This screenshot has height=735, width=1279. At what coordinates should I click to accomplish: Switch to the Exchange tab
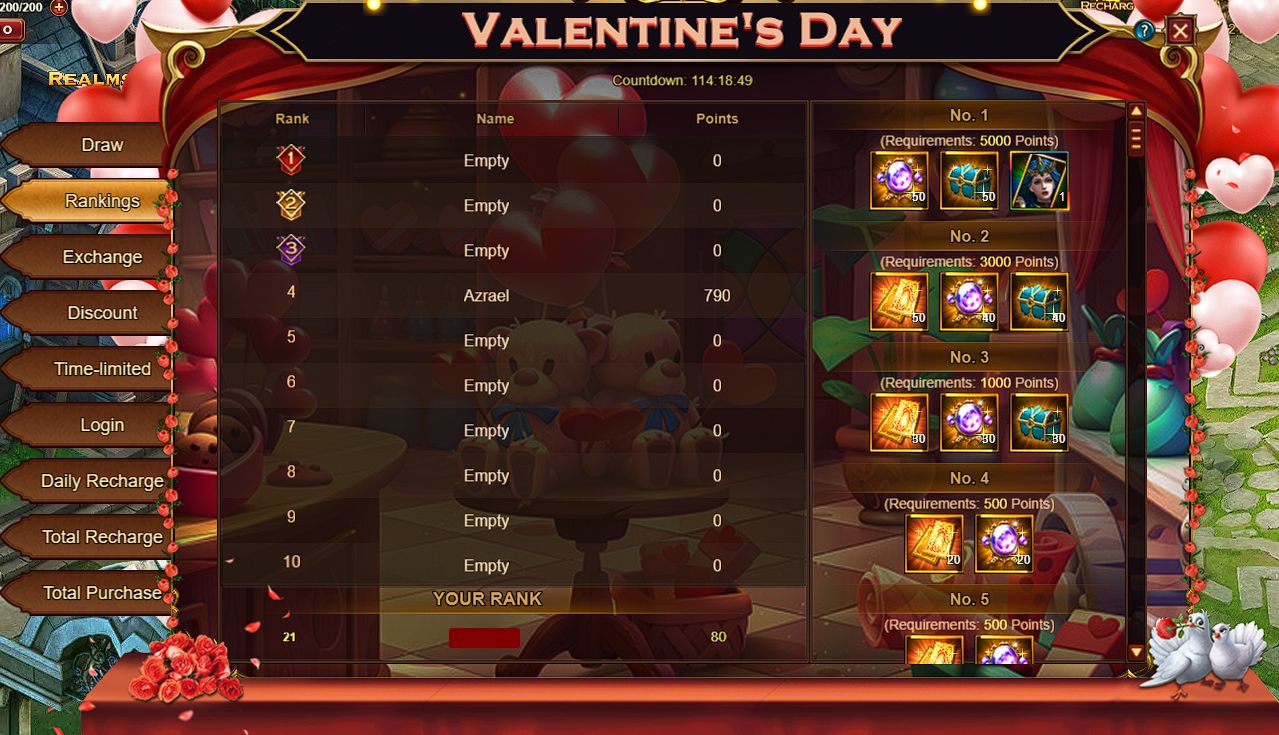tap(101, 257)
